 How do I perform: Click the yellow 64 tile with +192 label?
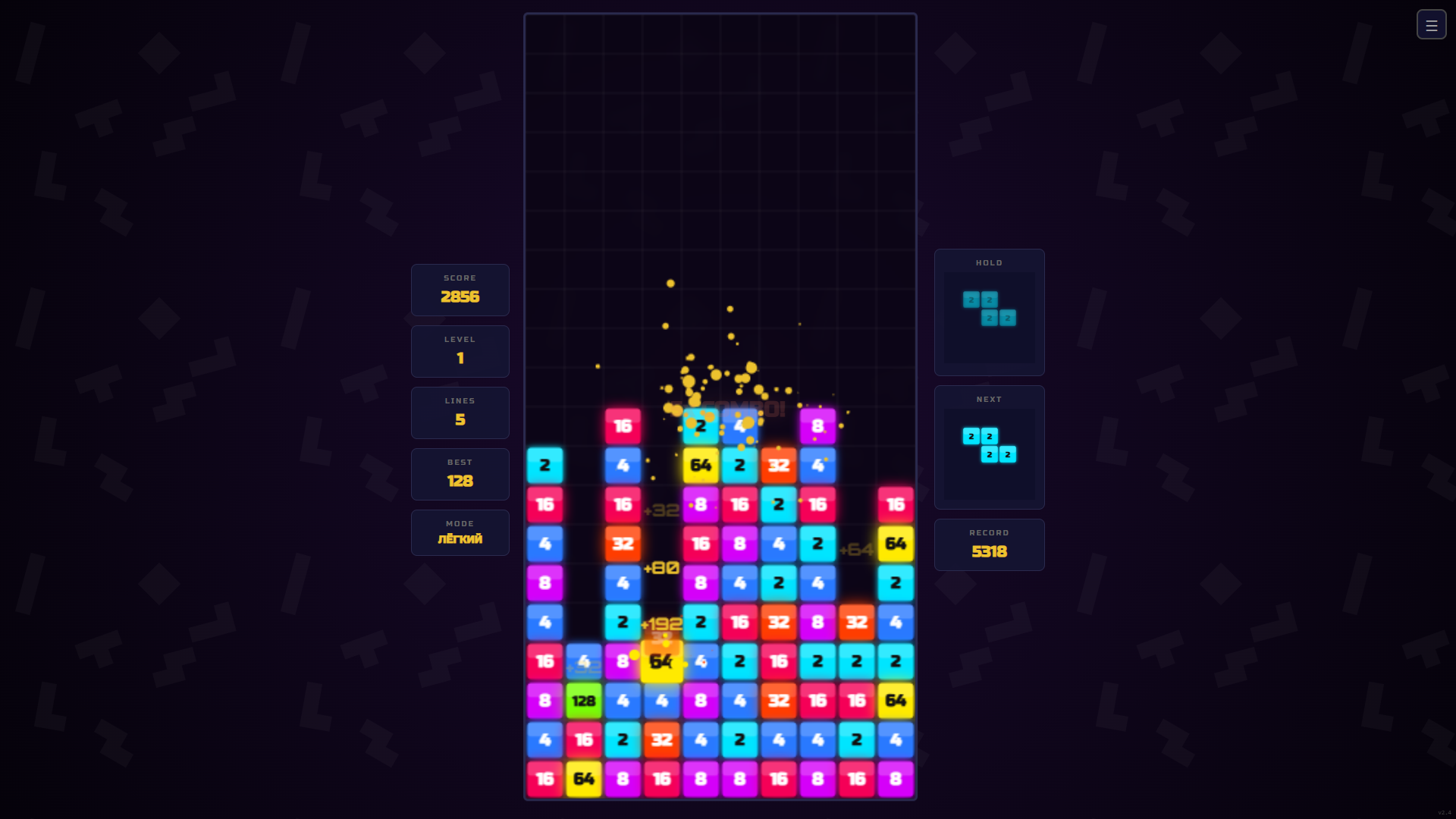point(661,661)
